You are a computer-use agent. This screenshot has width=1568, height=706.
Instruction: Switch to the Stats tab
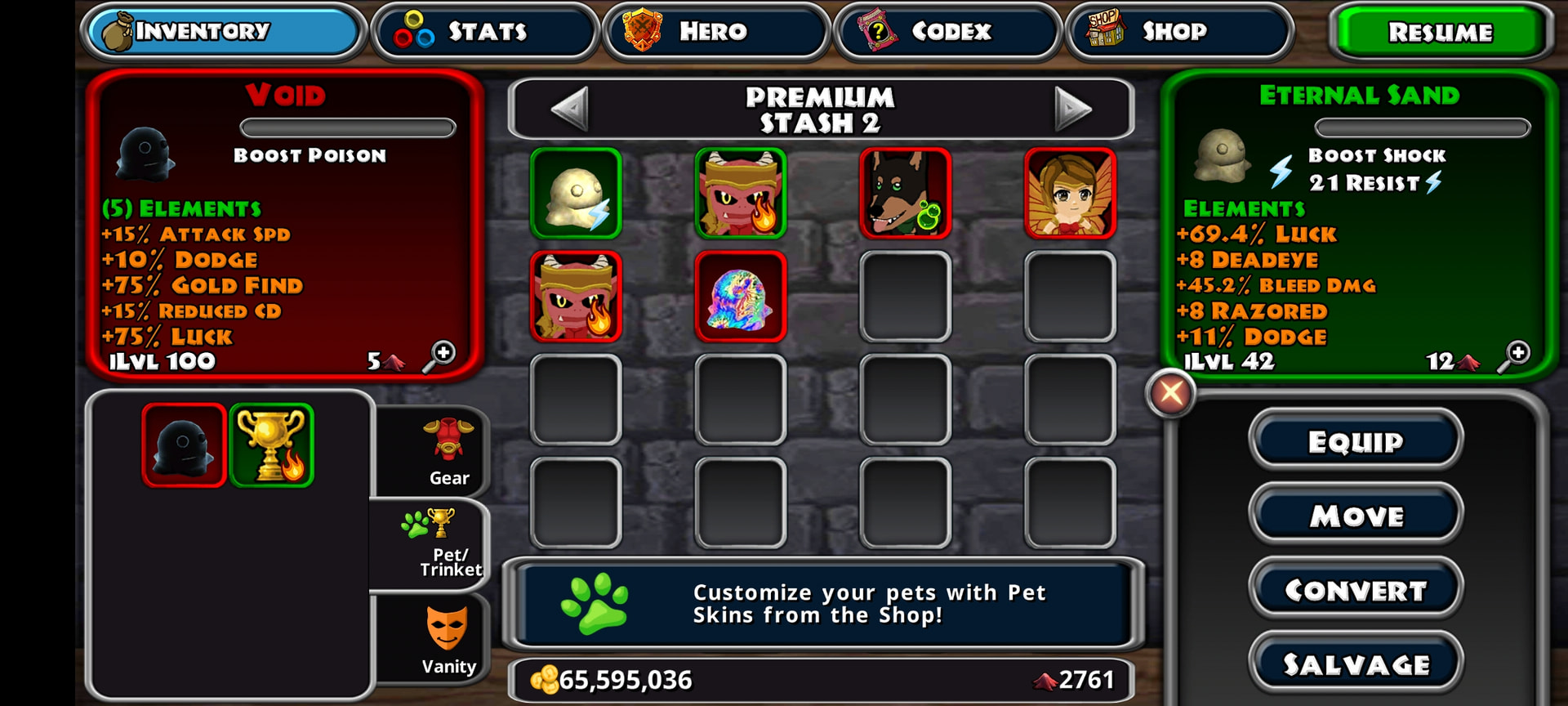point(485,32)
